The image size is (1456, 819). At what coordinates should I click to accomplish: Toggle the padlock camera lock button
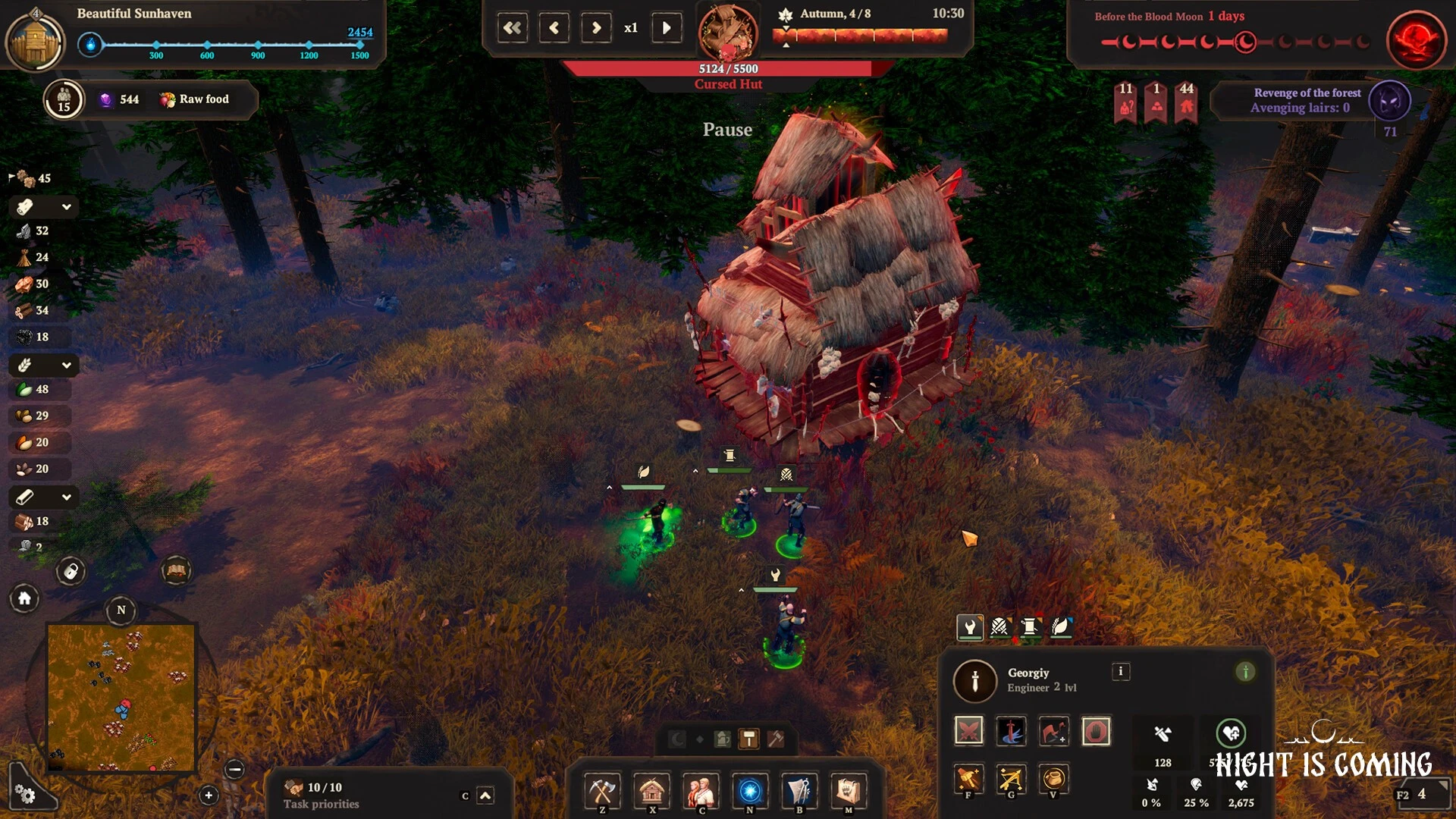coord(71,571)
